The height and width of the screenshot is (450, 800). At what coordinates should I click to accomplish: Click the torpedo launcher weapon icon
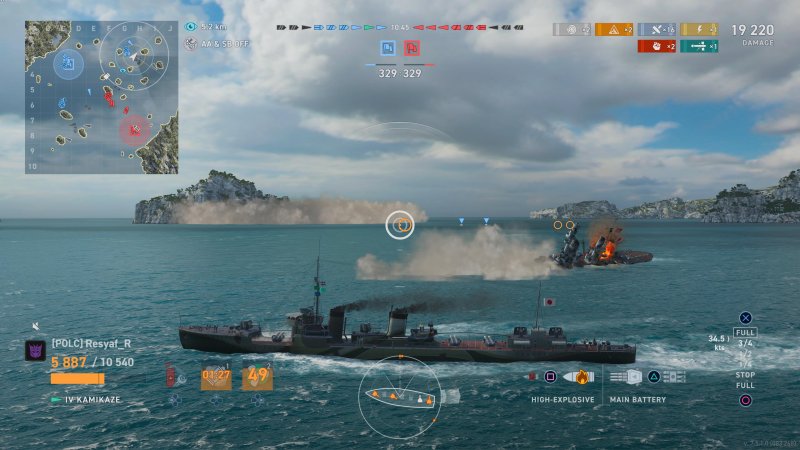673,377
